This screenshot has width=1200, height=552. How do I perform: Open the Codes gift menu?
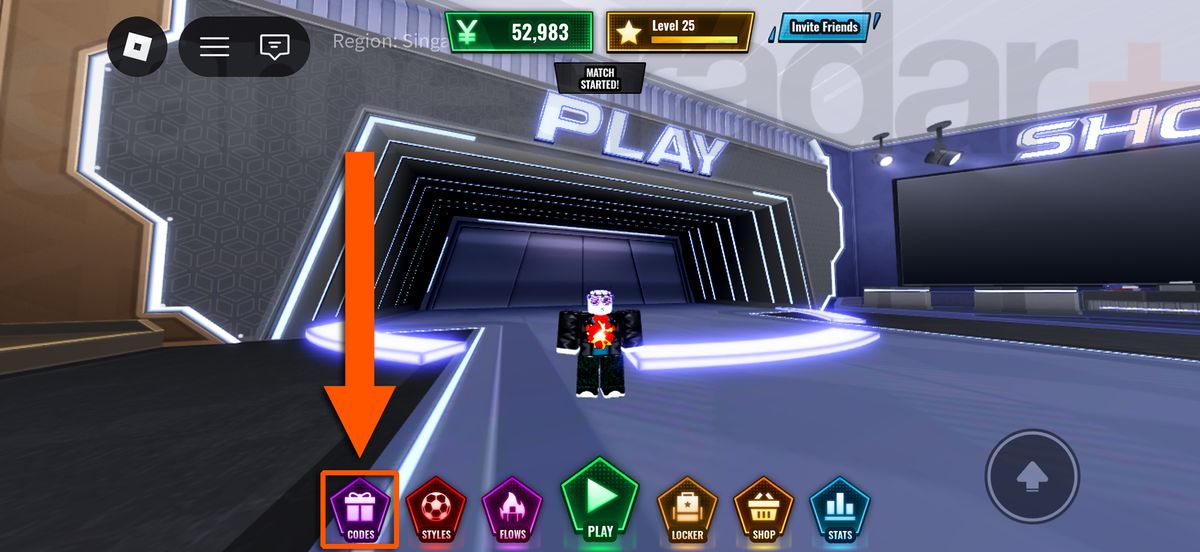(360, 510)
